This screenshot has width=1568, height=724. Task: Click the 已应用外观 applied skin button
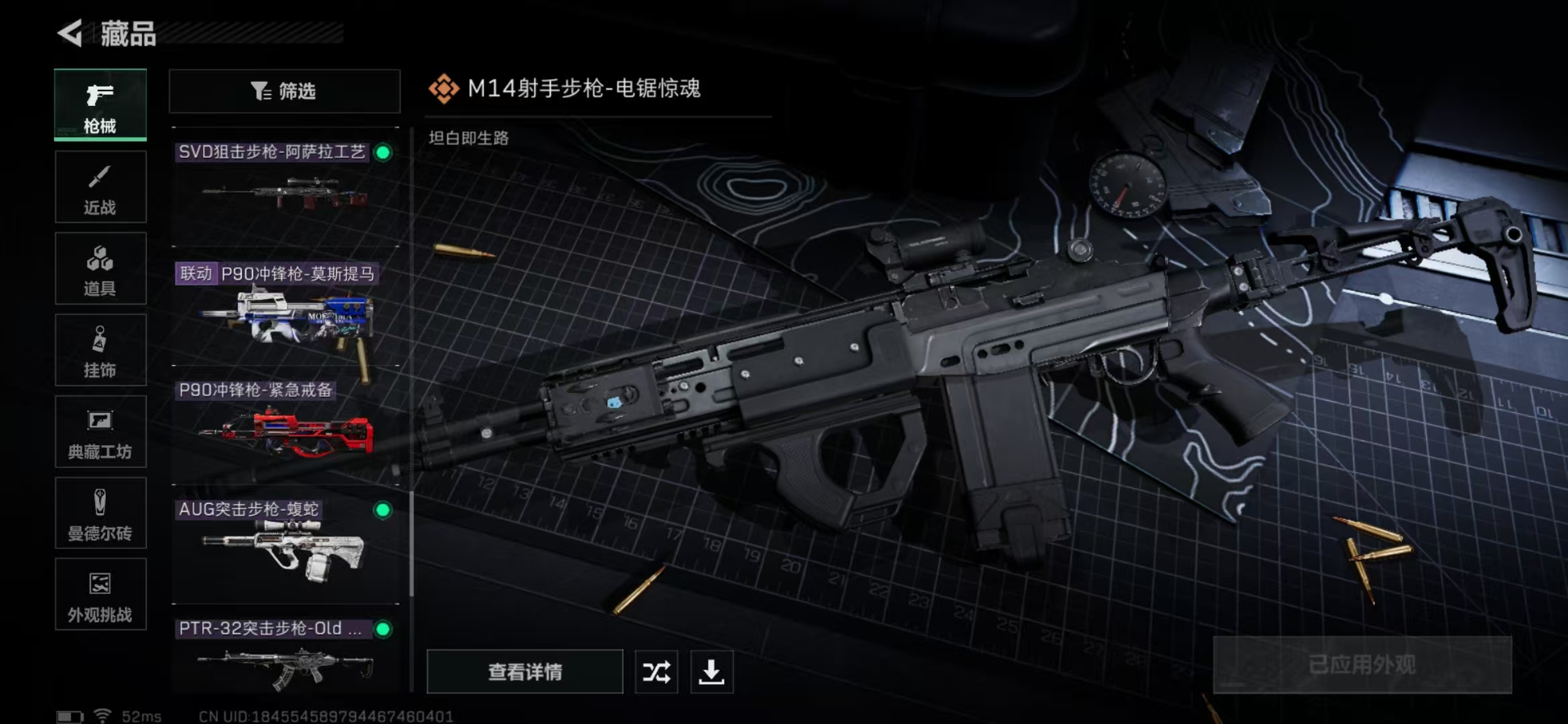[x=1362, y=665]
